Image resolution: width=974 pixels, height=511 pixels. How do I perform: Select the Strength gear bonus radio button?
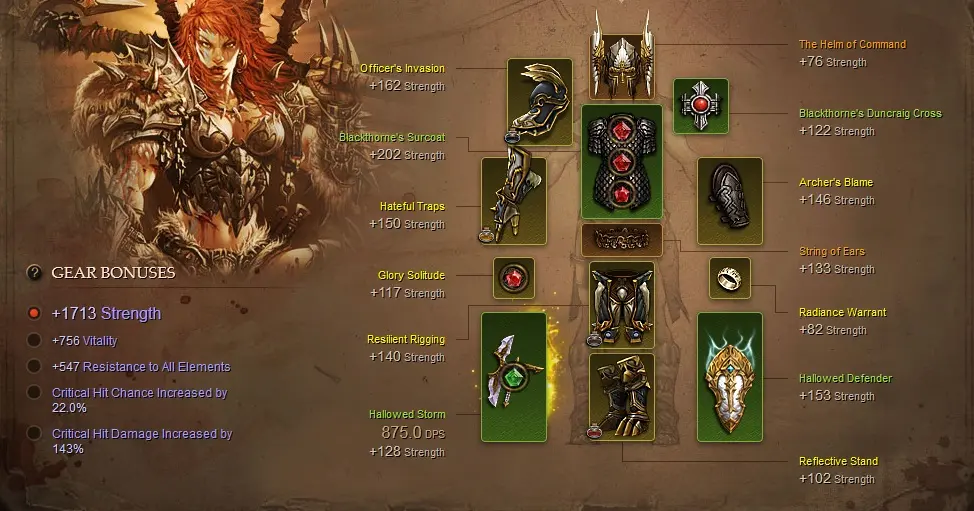(x=34, y=313)
